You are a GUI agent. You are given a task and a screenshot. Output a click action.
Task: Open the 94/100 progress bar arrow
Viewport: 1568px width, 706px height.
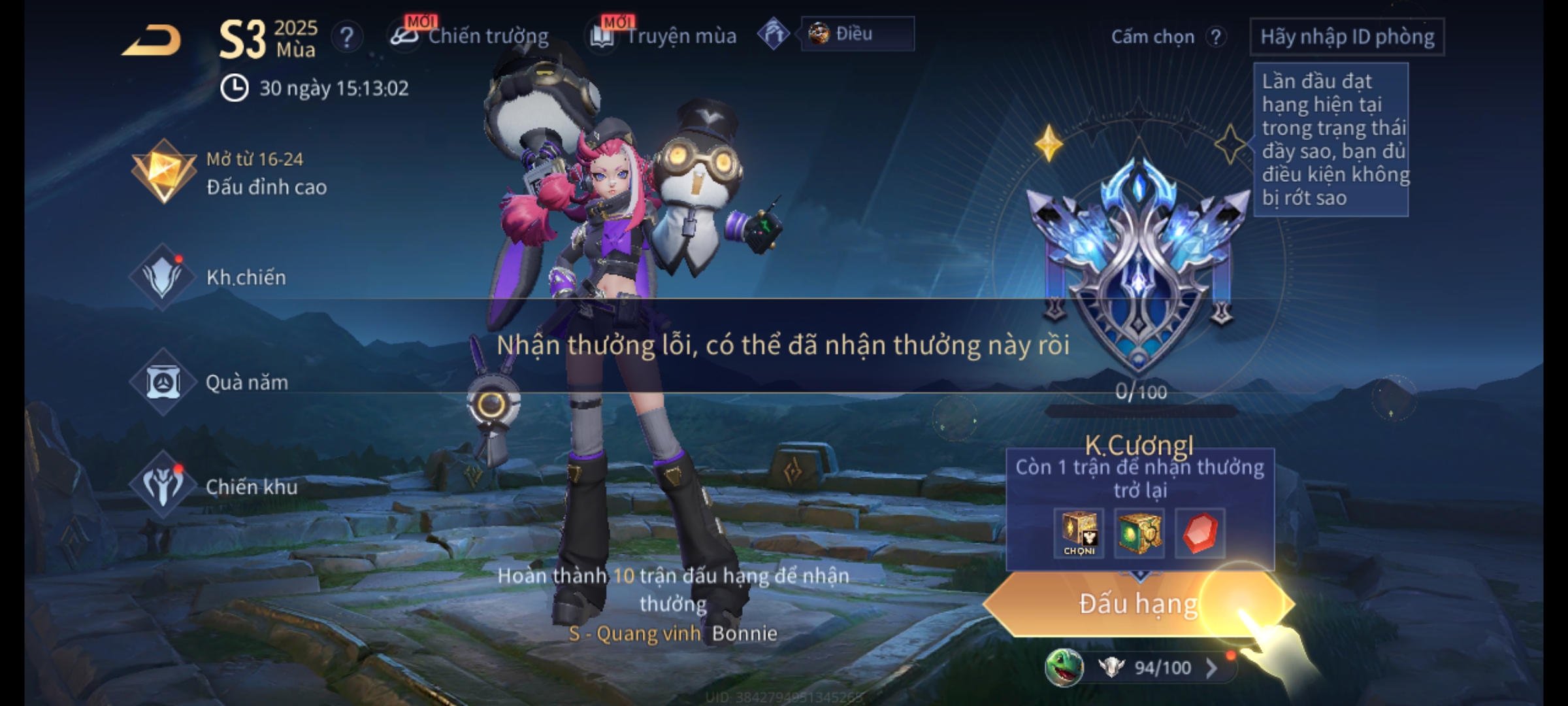tap(1211, 667)
